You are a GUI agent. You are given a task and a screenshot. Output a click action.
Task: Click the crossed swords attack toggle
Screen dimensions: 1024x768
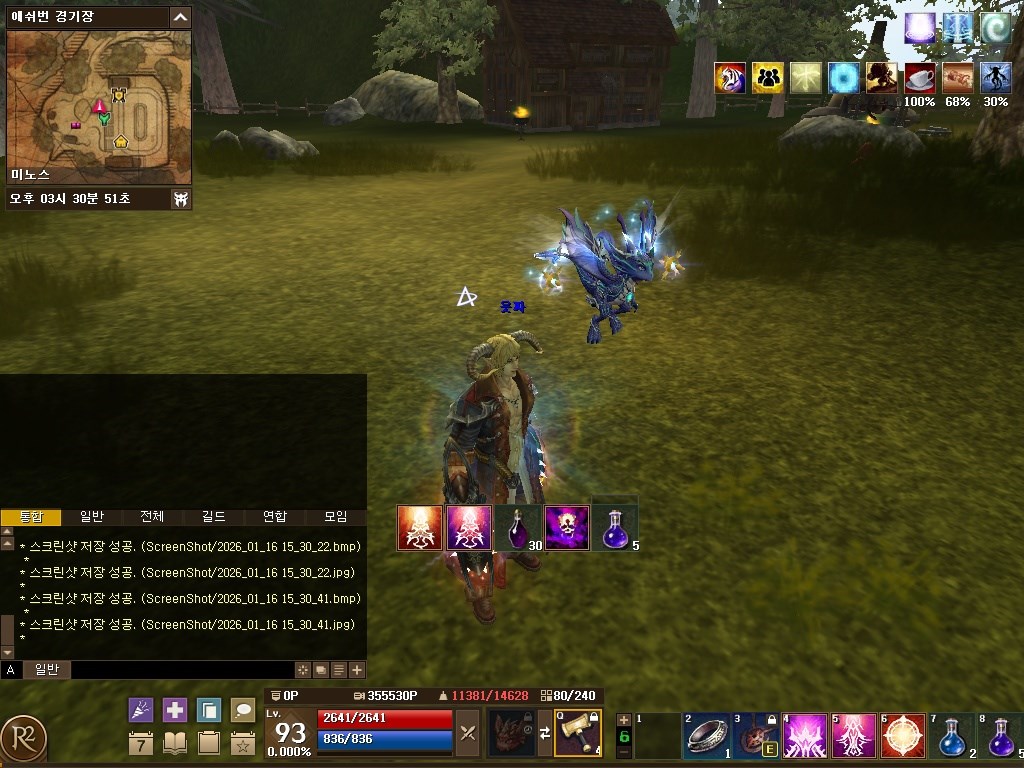click(x=467, y=733)
